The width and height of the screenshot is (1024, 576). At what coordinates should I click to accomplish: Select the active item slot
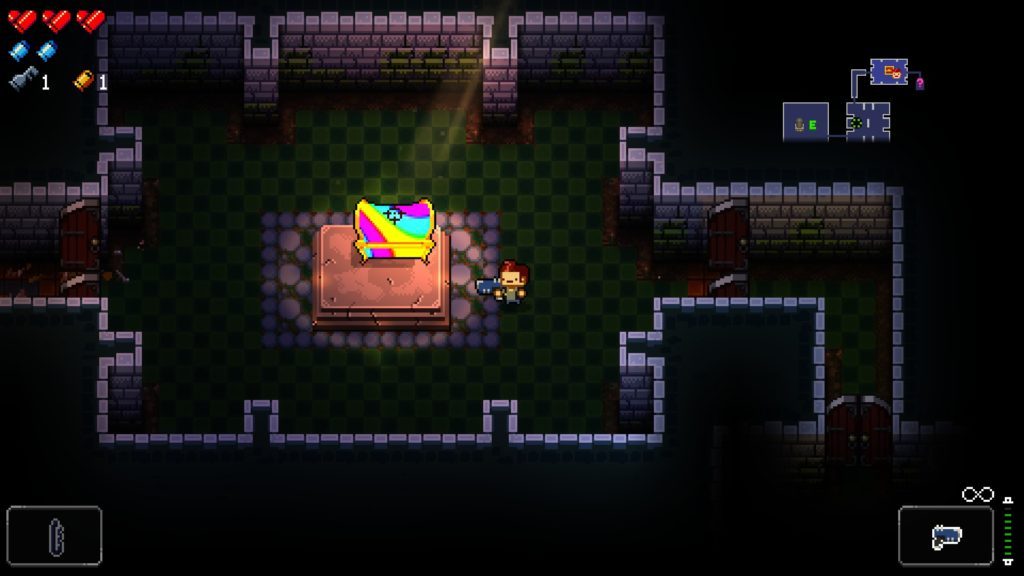pyautogui.click(x=54, y=536)
